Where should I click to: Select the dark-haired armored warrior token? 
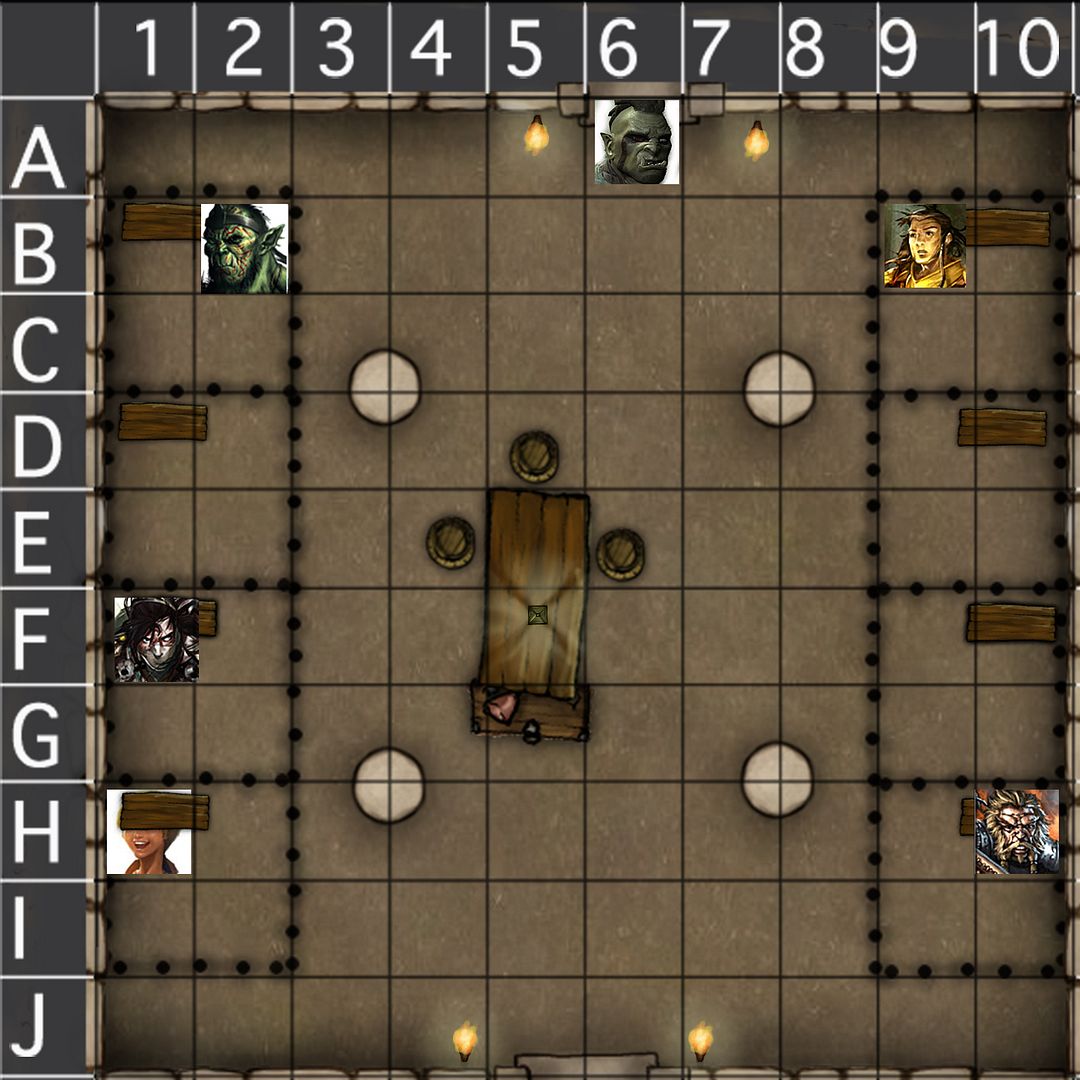point(156,639)
